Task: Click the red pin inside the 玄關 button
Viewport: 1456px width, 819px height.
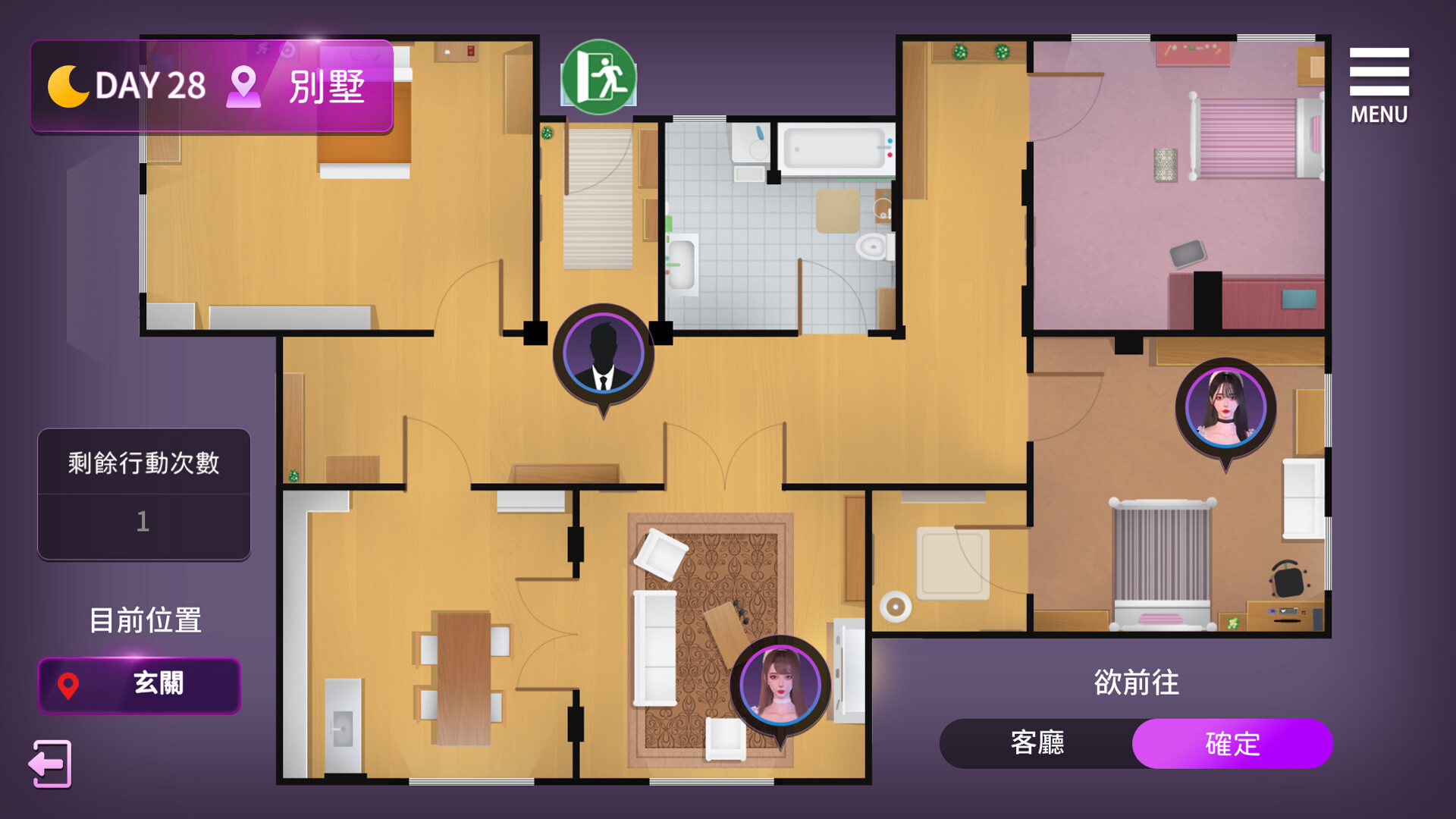Action: coord(68,686)
